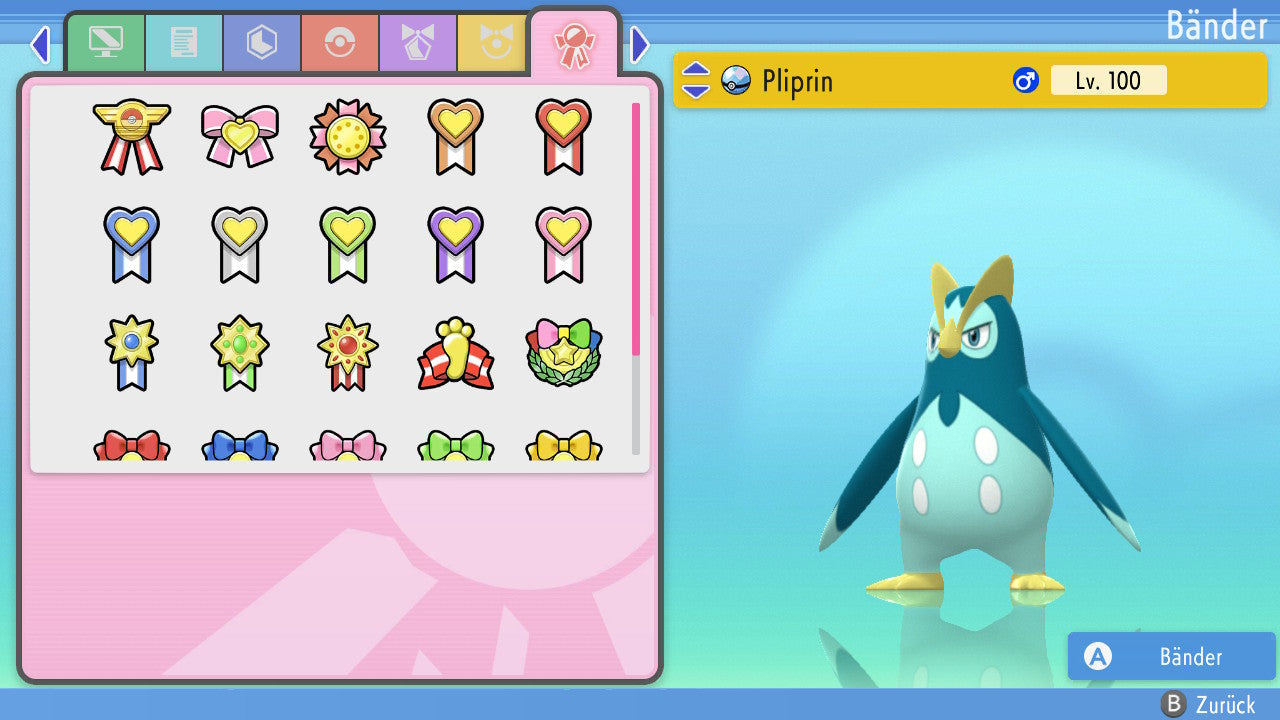Switch to the red Poké Ball moves tab

pos(340,43)
